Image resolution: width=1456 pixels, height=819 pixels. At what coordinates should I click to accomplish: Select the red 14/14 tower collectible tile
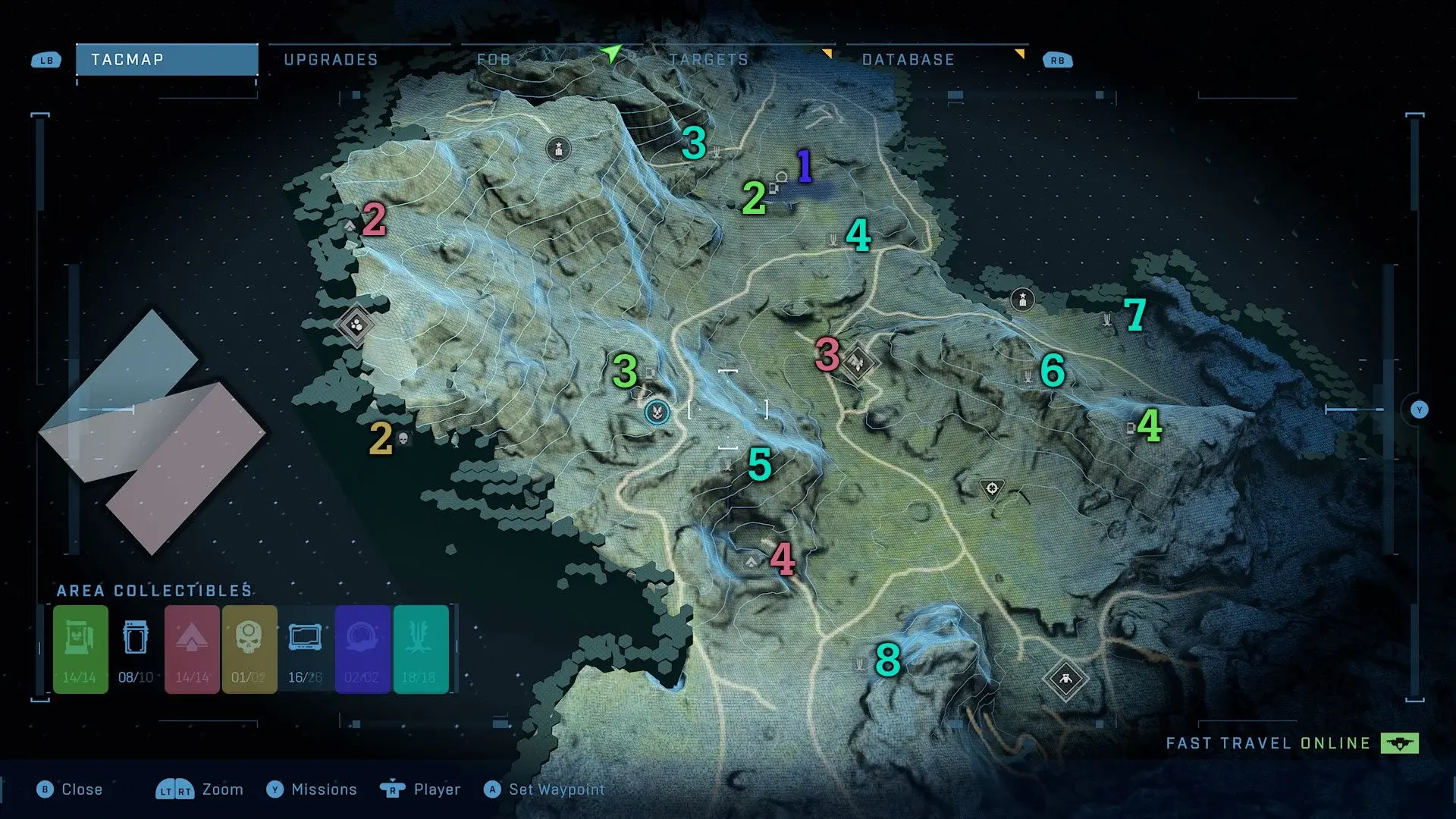tap(192, 649)
